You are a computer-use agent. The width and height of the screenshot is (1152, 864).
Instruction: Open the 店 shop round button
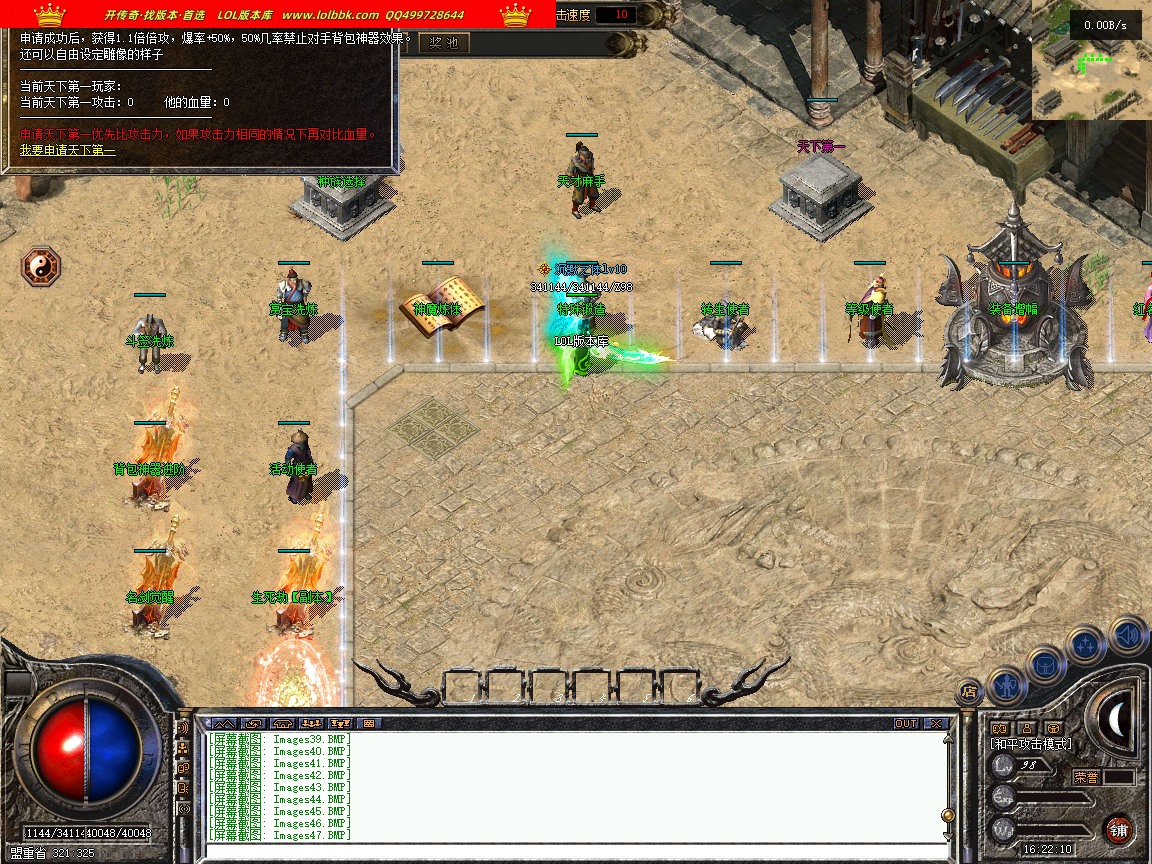pyautogui.click(x=968, y=691)
